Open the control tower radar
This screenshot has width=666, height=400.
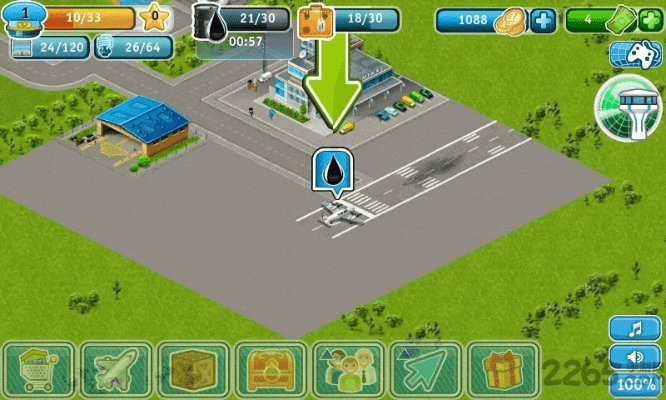pyautogui.click(x=626, y=111)
